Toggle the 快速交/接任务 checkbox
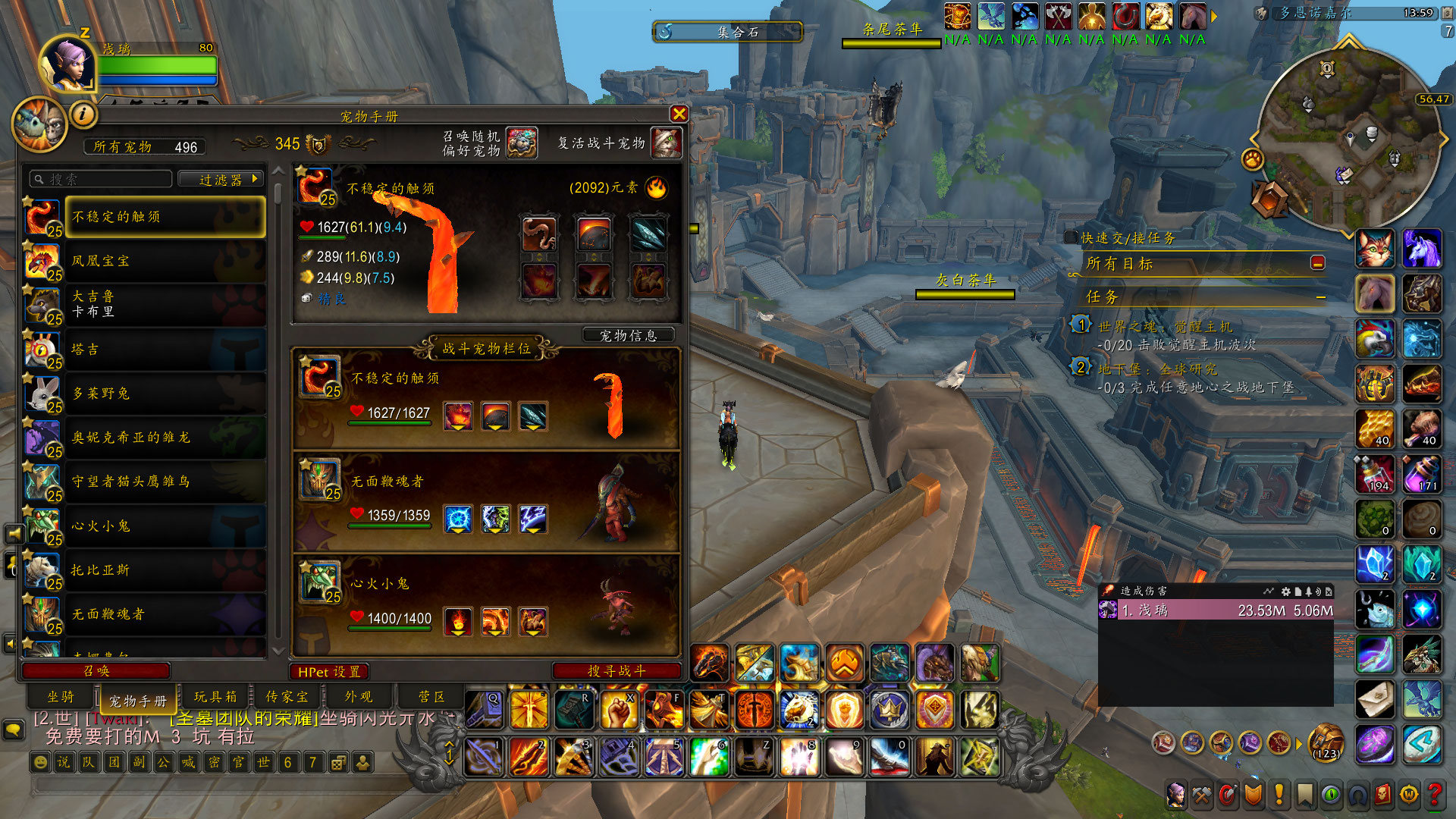Screen dimensions: 1456x819 click(x=1071, y=238)
